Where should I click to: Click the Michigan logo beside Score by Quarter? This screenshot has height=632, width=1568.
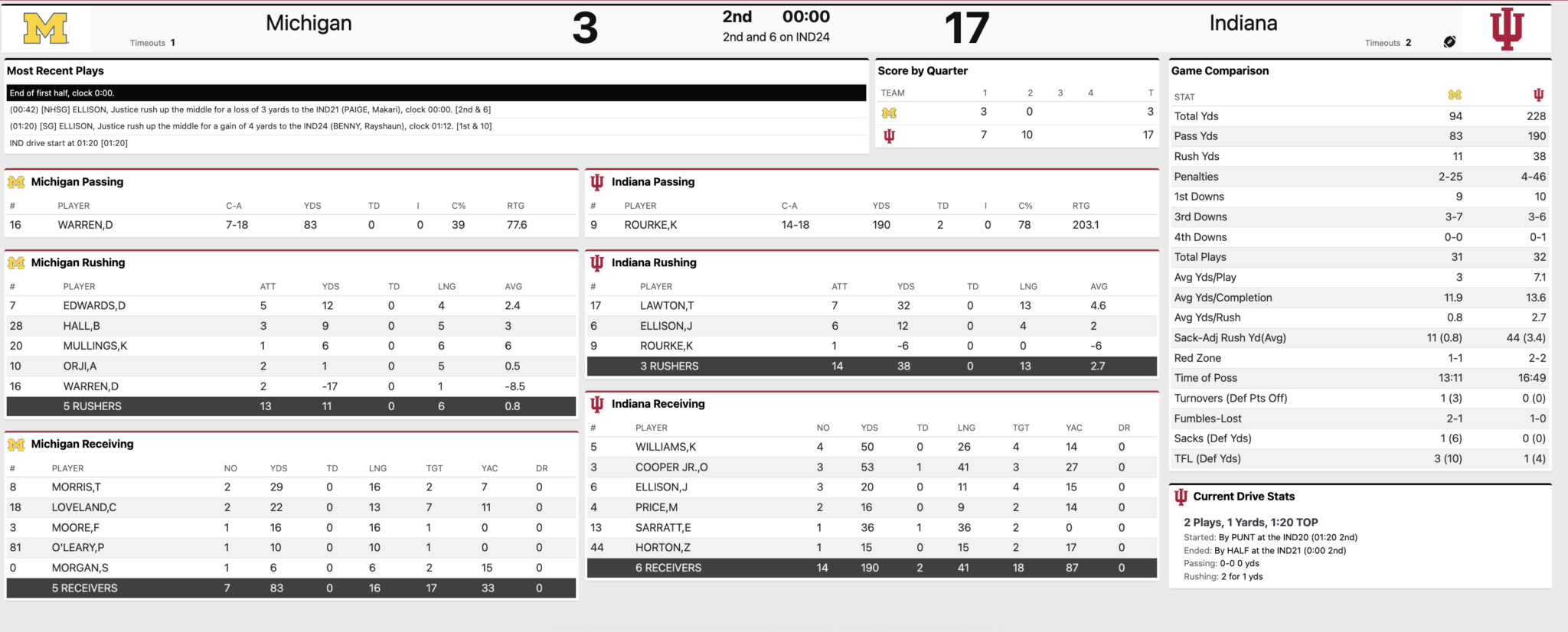(890, 112)
